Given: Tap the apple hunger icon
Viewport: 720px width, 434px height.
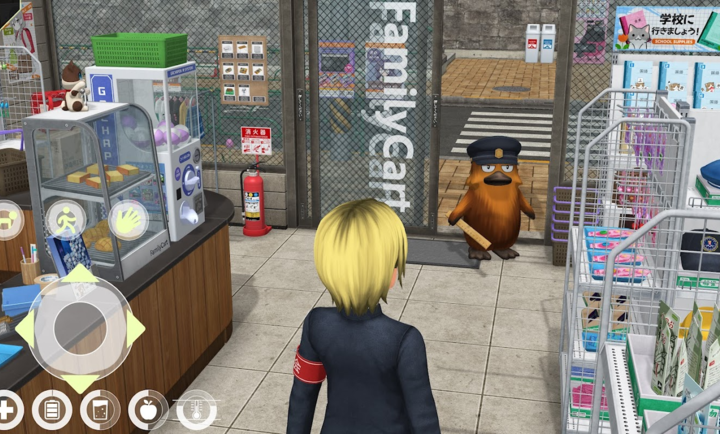Looking at the screenshot, I should tap(148, 409).
